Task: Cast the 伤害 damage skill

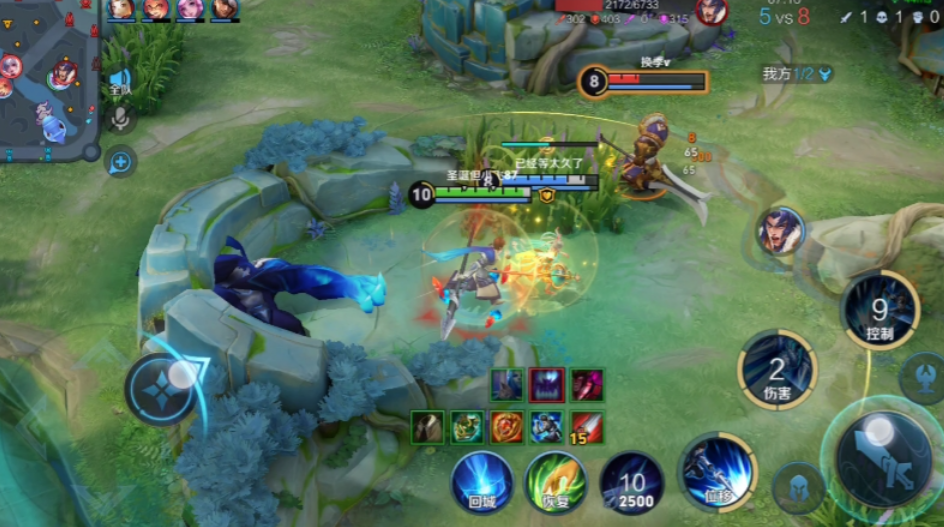Action: (x=776, y=371)
